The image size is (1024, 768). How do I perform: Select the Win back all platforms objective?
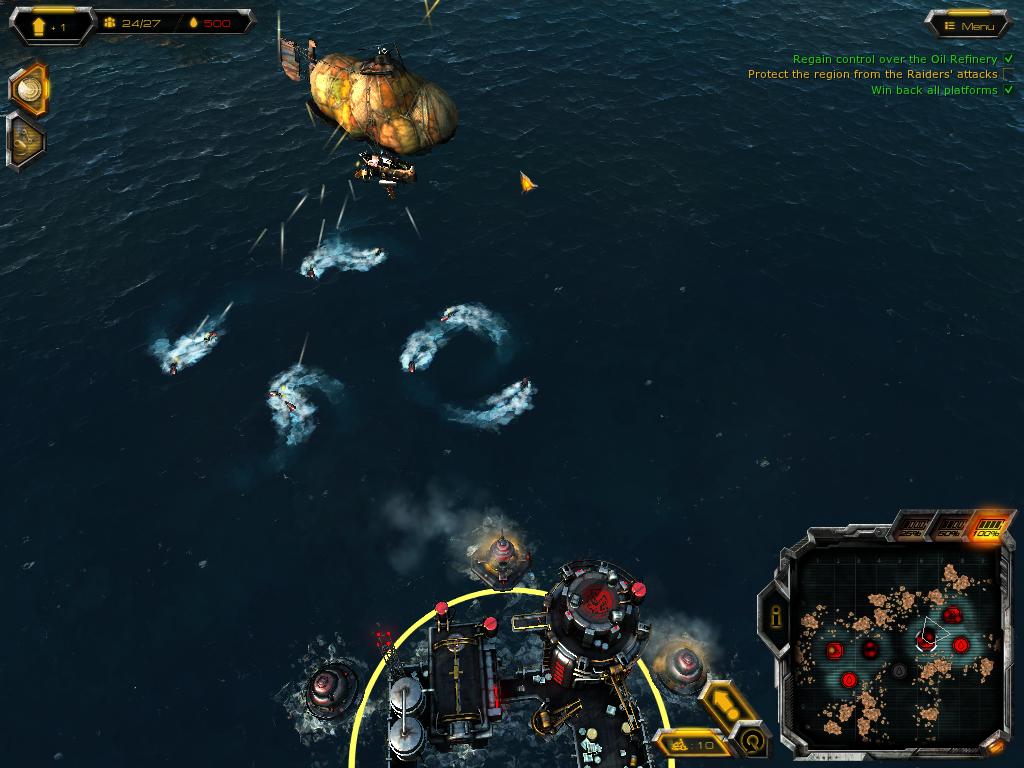click(x=934, y=90)
